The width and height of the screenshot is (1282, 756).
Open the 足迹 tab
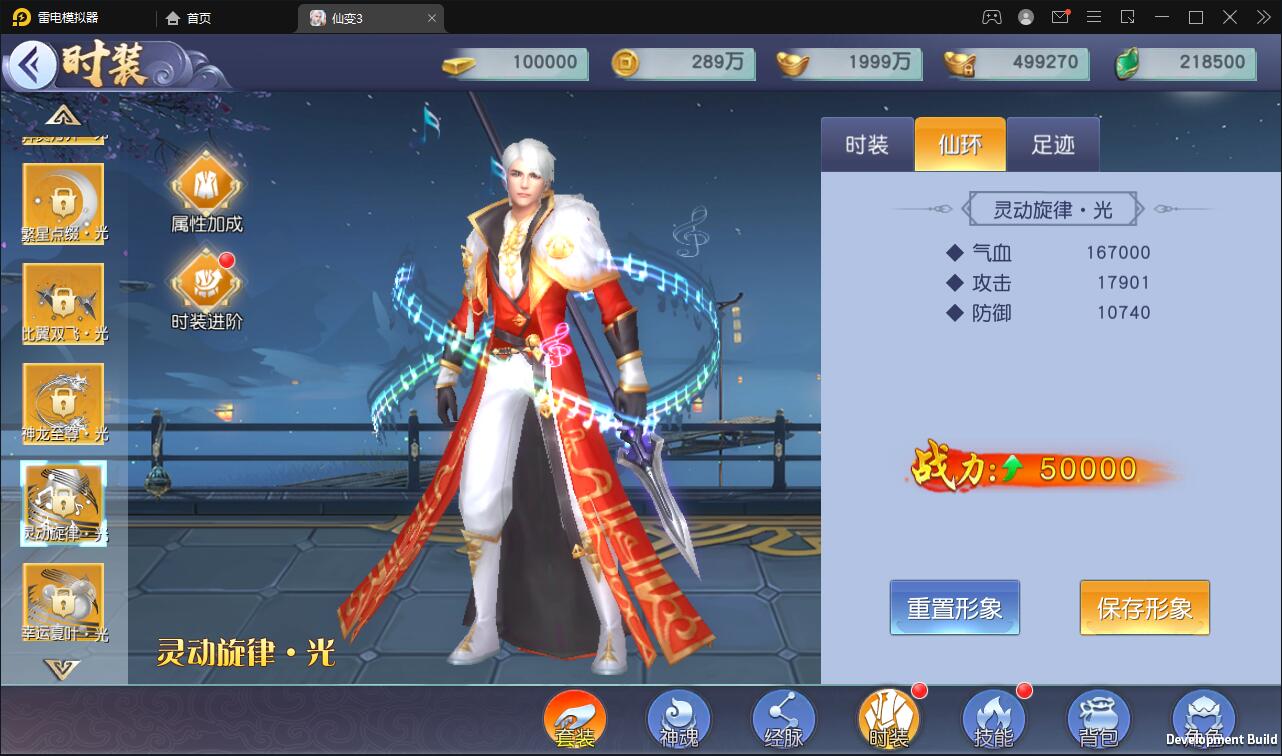pyautogui.click(x=1051, y=144)
